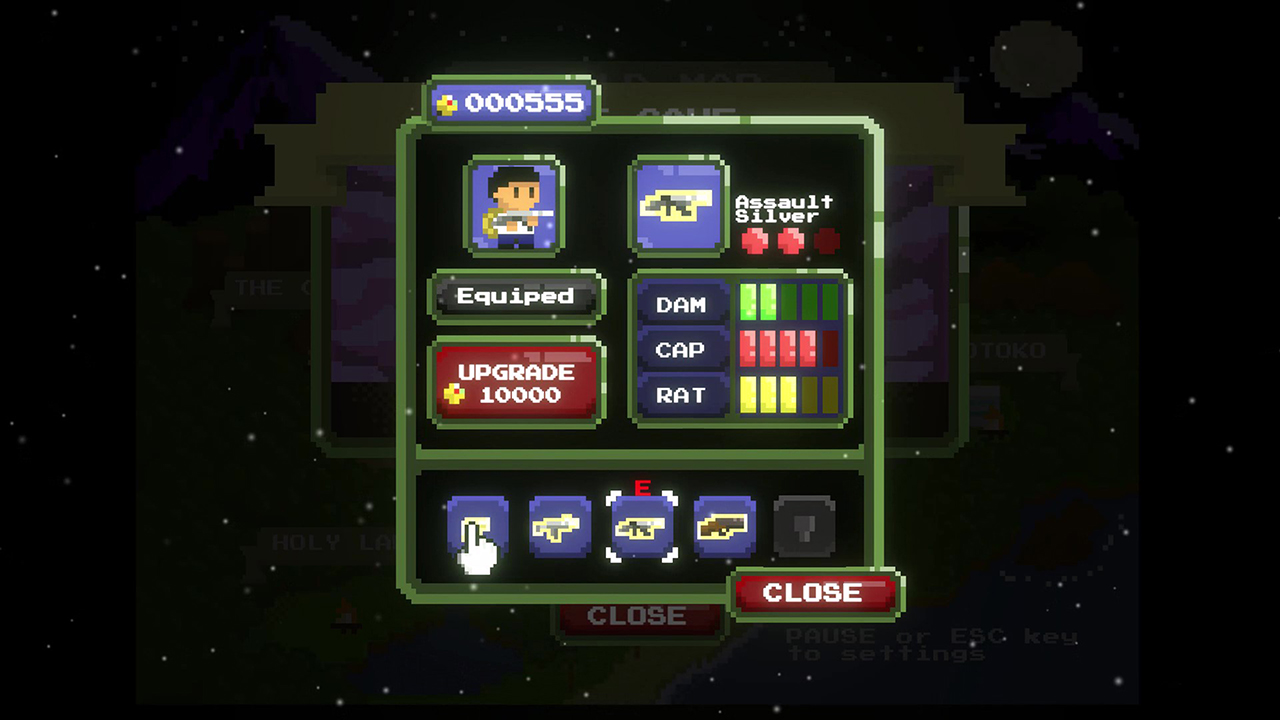
Task: Expand the CAP stat row
Action: coord(680,350)
